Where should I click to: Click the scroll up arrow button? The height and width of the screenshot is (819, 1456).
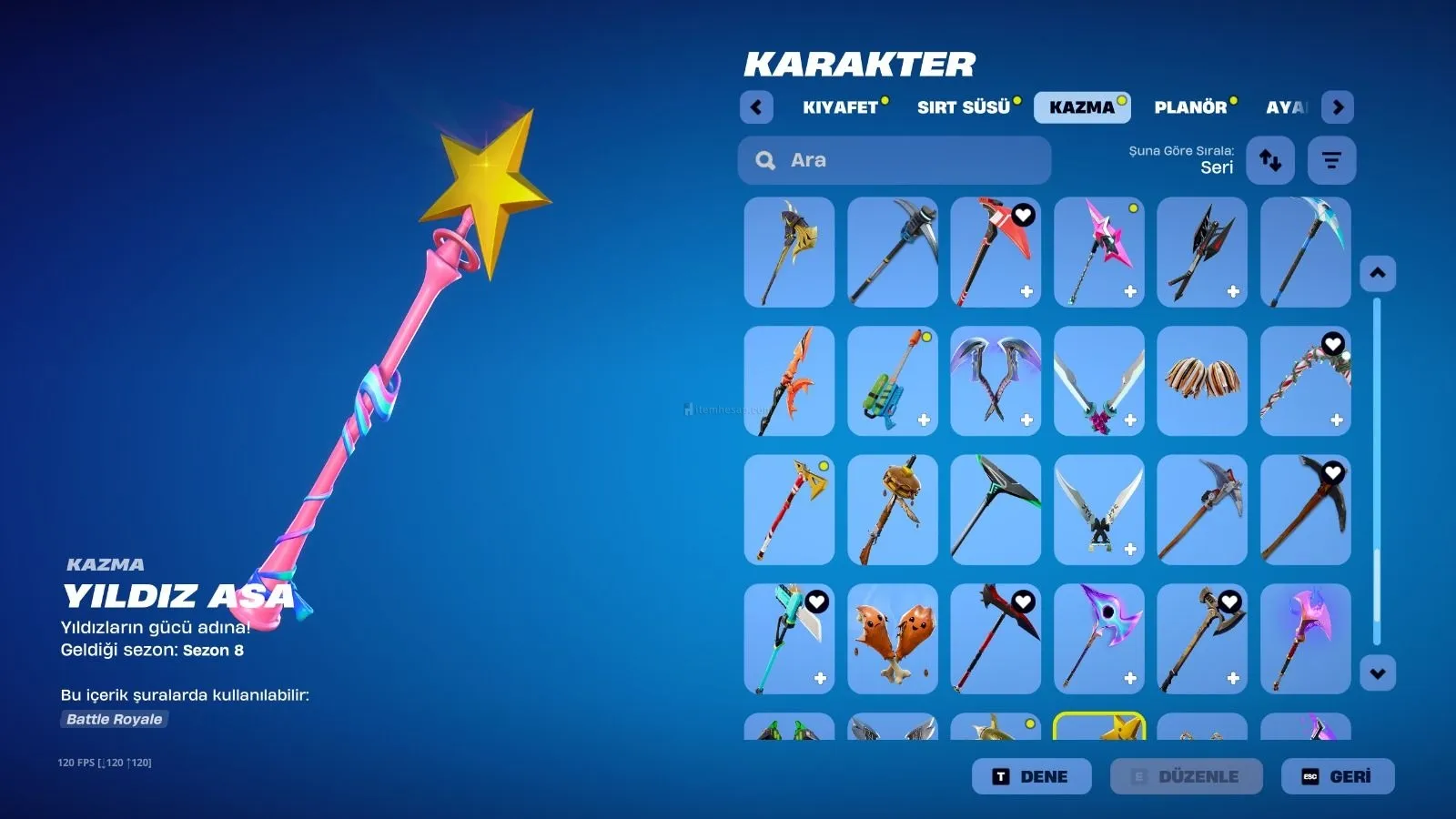[1378, 273]
